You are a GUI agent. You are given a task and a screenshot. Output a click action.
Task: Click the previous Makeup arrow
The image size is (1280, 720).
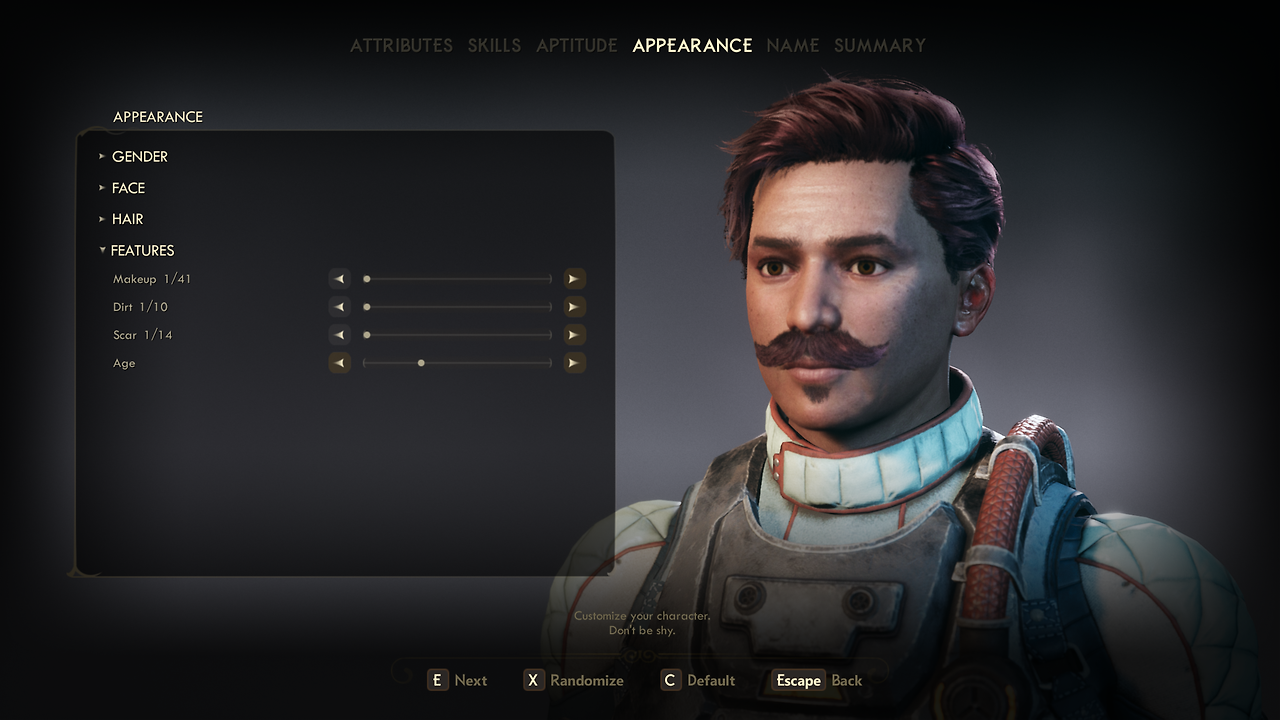(x=340, y=279)
